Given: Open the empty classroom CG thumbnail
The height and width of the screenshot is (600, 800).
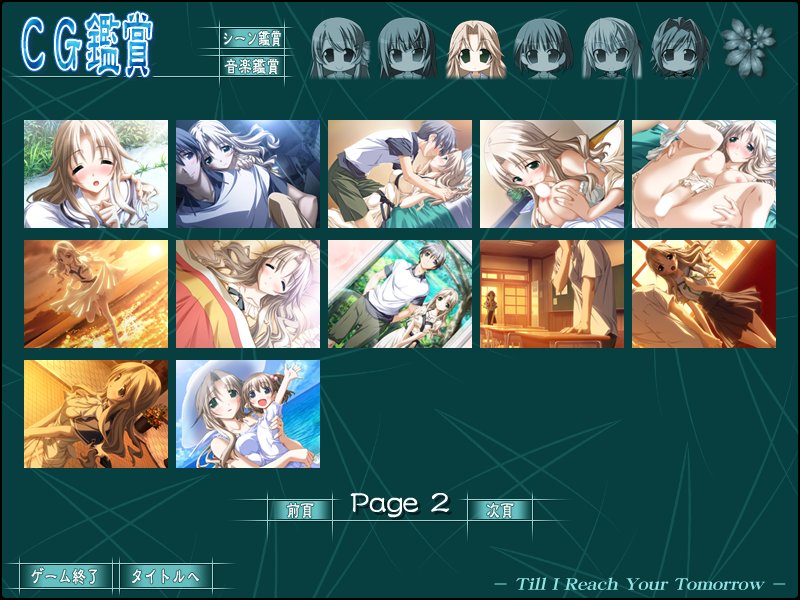Looking at the screenshot, I should tap(552, 294).
